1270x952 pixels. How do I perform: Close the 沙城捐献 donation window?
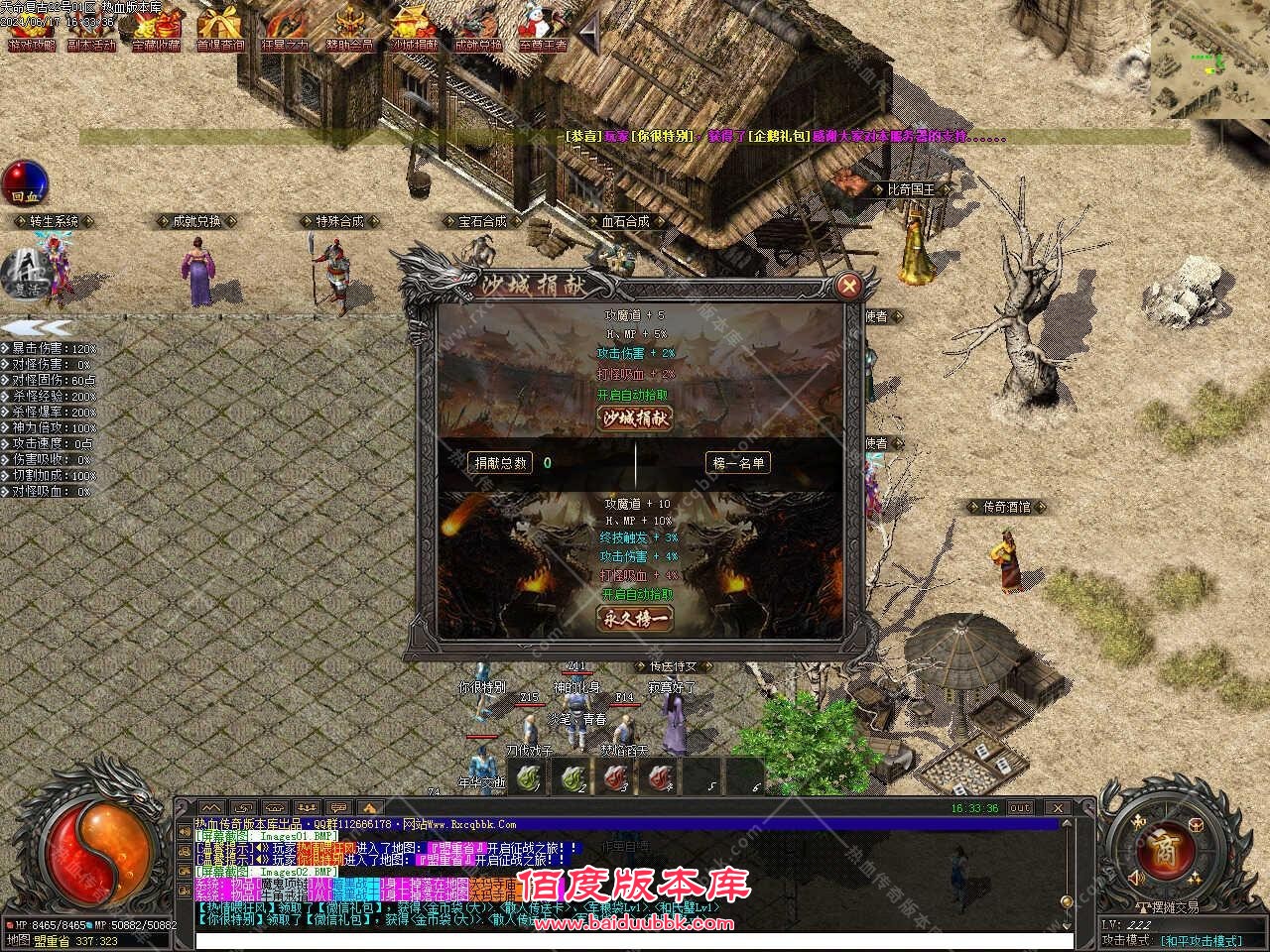[848, 287]
